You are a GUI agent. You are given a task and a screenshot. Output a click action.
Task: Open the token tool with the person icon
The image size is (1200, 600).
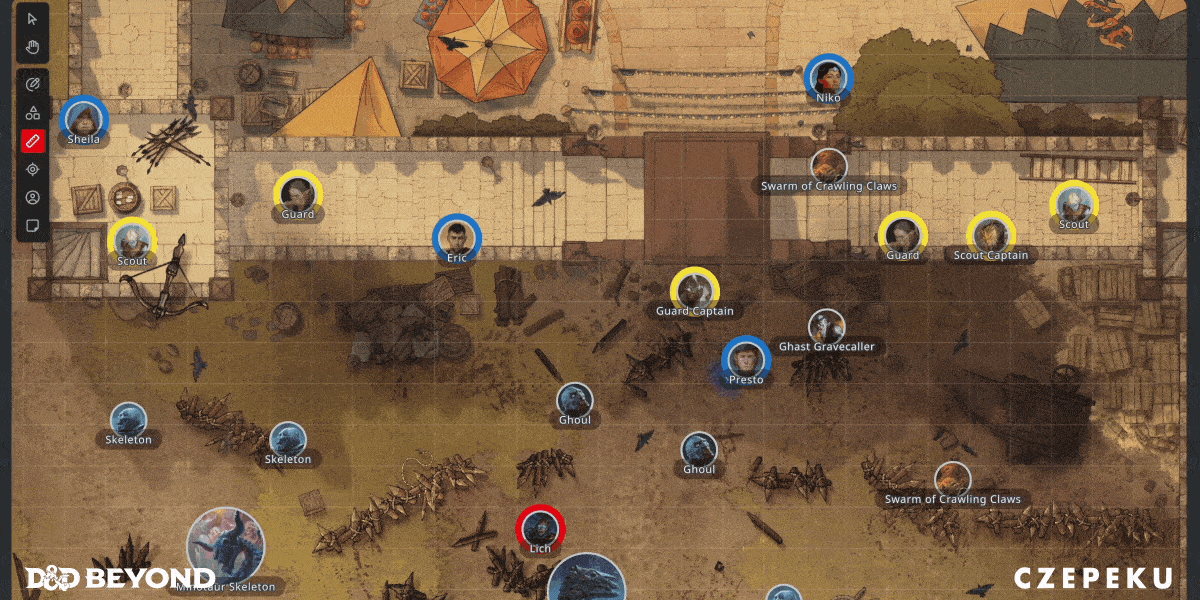(x=32, y=197)
